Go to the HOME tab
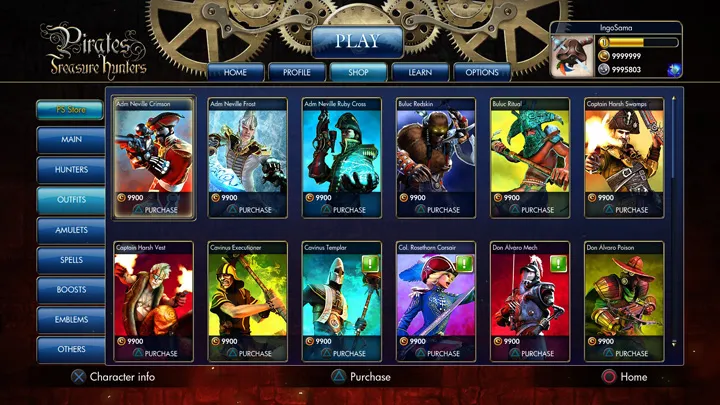 click(235, 72)
